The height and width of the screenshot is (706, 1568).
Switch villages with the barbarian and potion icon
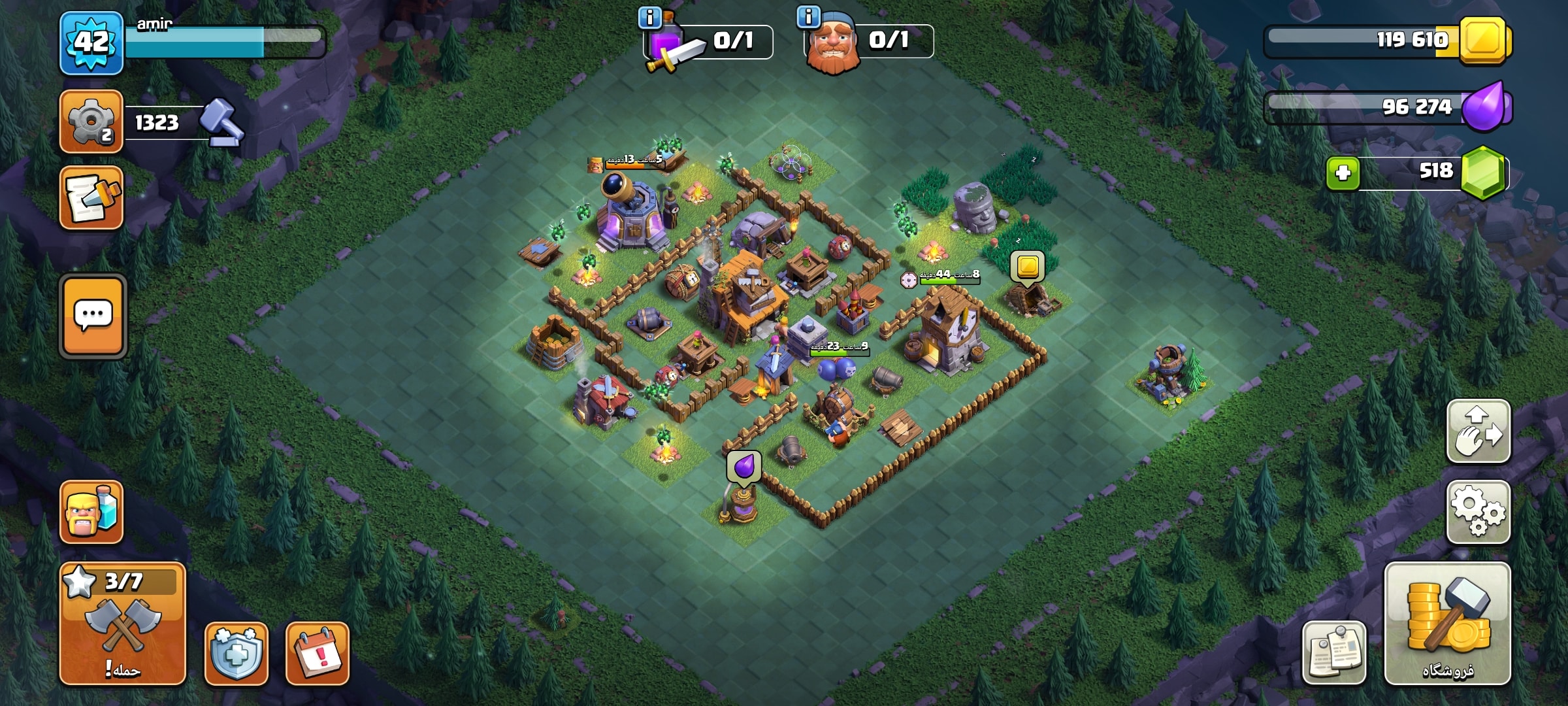(91, 512)
